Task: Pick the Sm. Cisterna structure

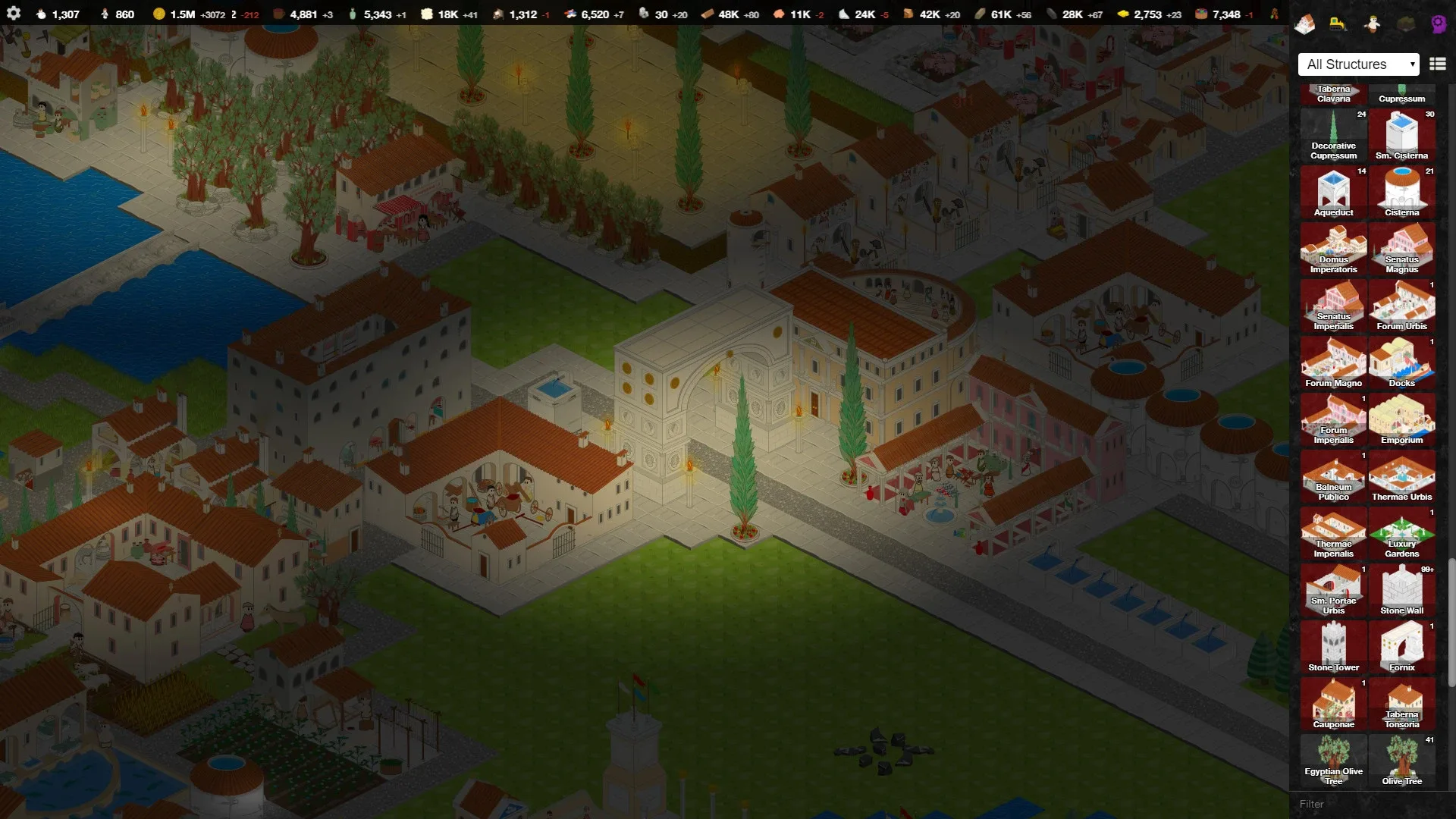Action: [1401, 136]
